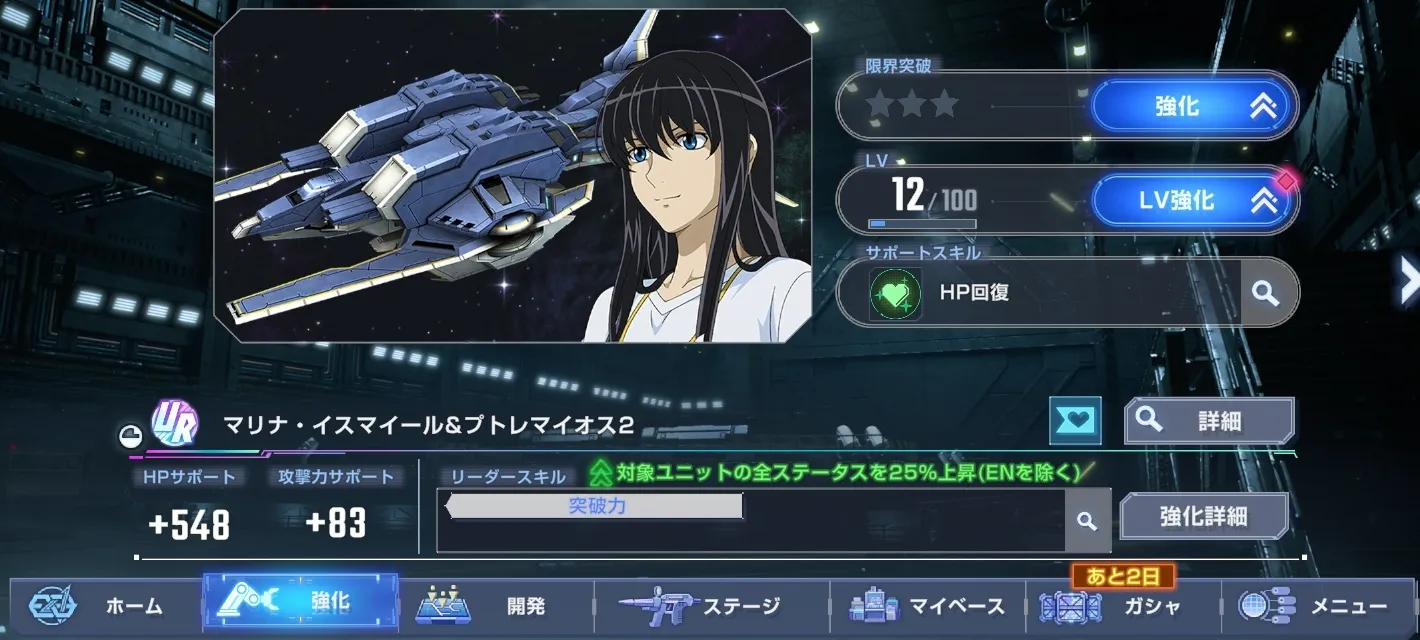View the supporter artwork of Marina
1420x640 pixels.
coord(512,176)
